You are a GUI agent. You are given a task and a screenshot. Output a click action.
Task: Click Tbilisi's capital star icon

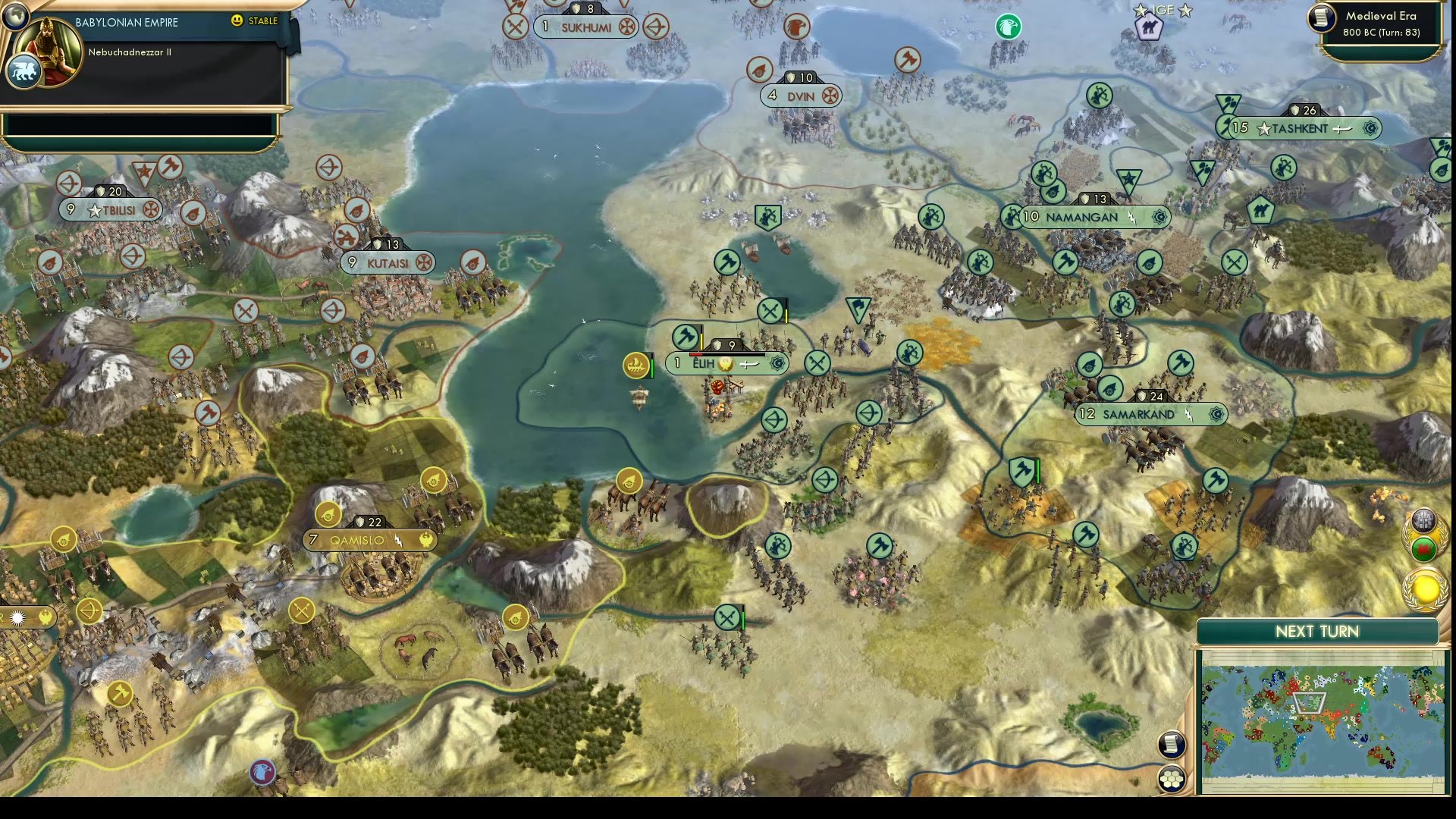click(x=95, y=210)
